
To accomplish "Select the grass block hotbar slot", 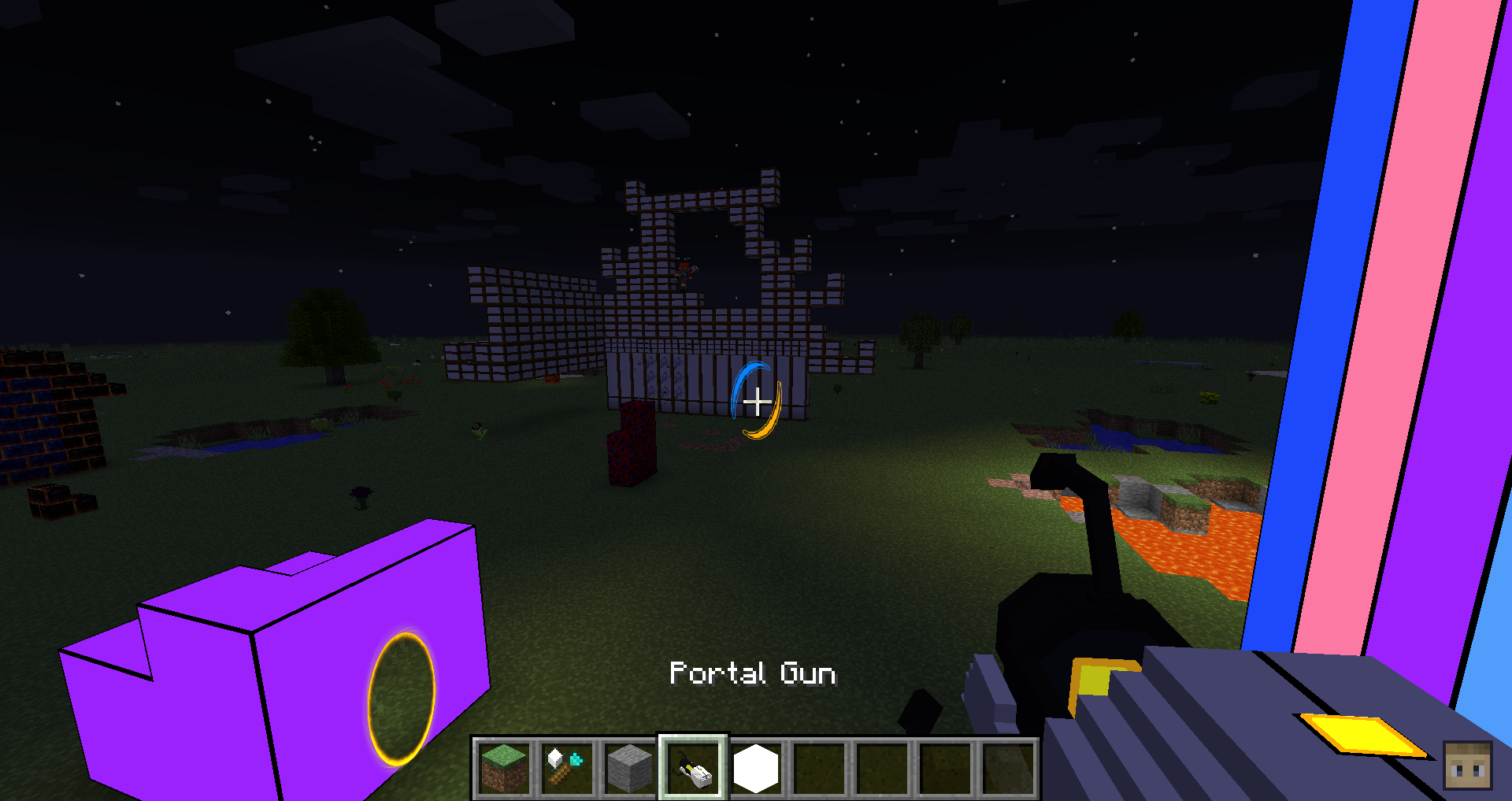I will point(504,768).
